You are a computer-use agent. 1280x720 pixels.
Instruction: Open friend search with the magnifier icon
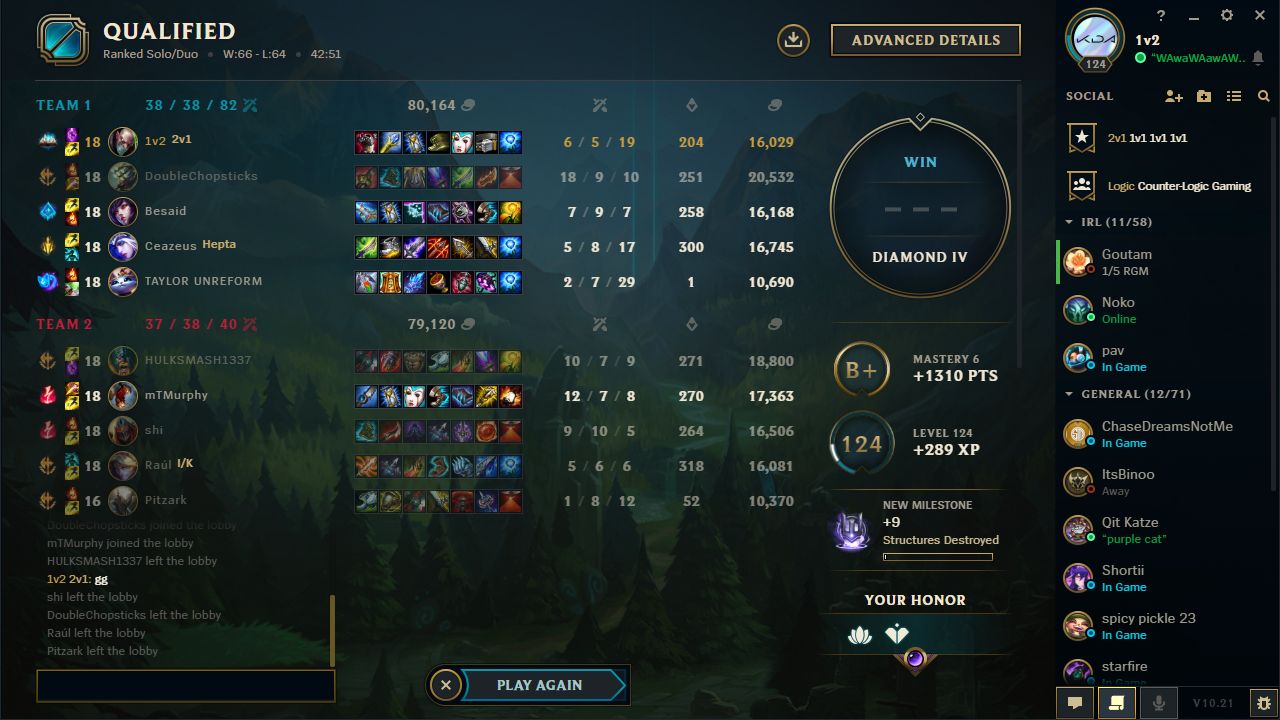[1264, 96]
